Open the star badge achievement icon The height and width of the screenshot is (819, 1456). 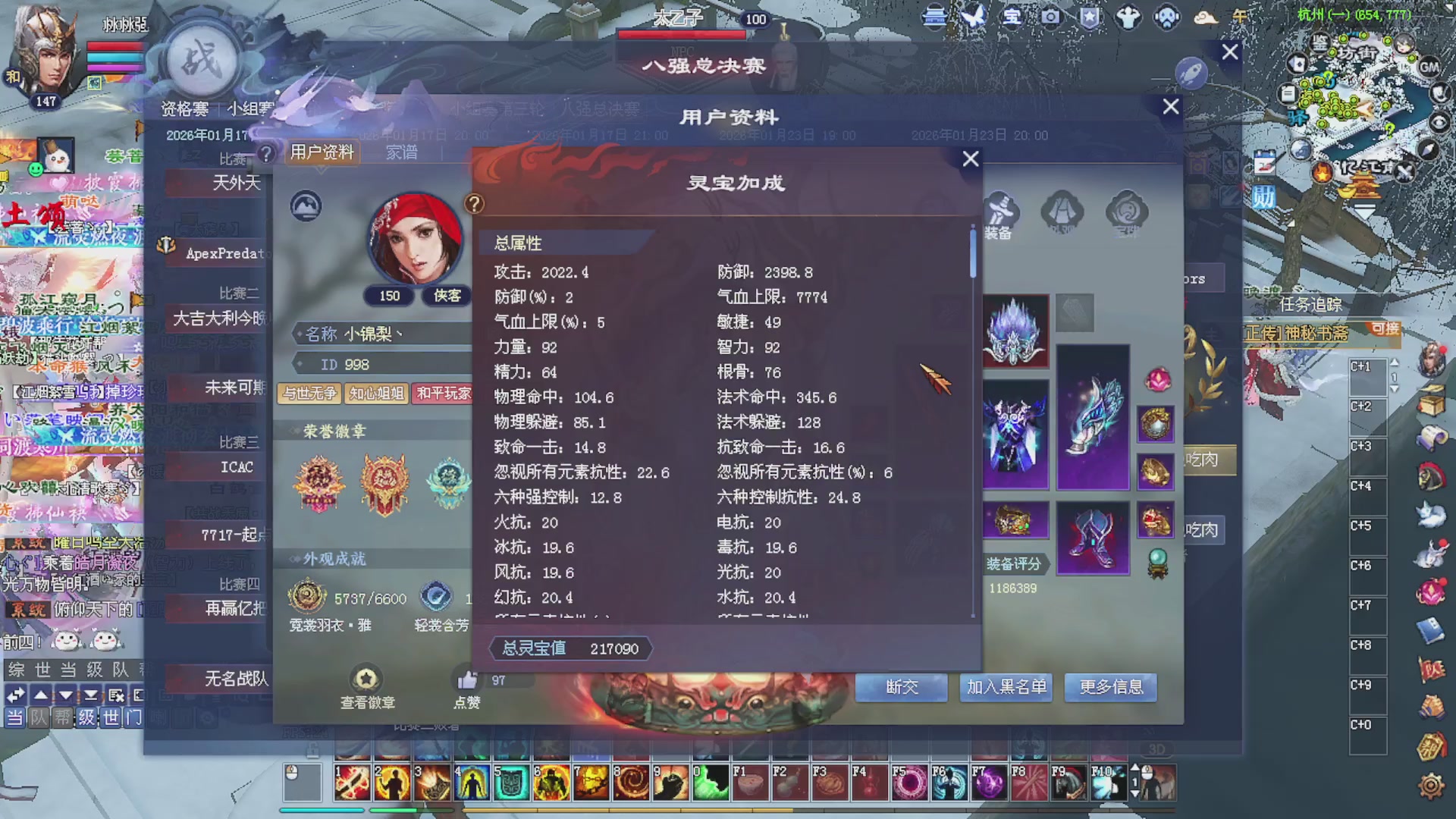click(x=1090, y=18)
